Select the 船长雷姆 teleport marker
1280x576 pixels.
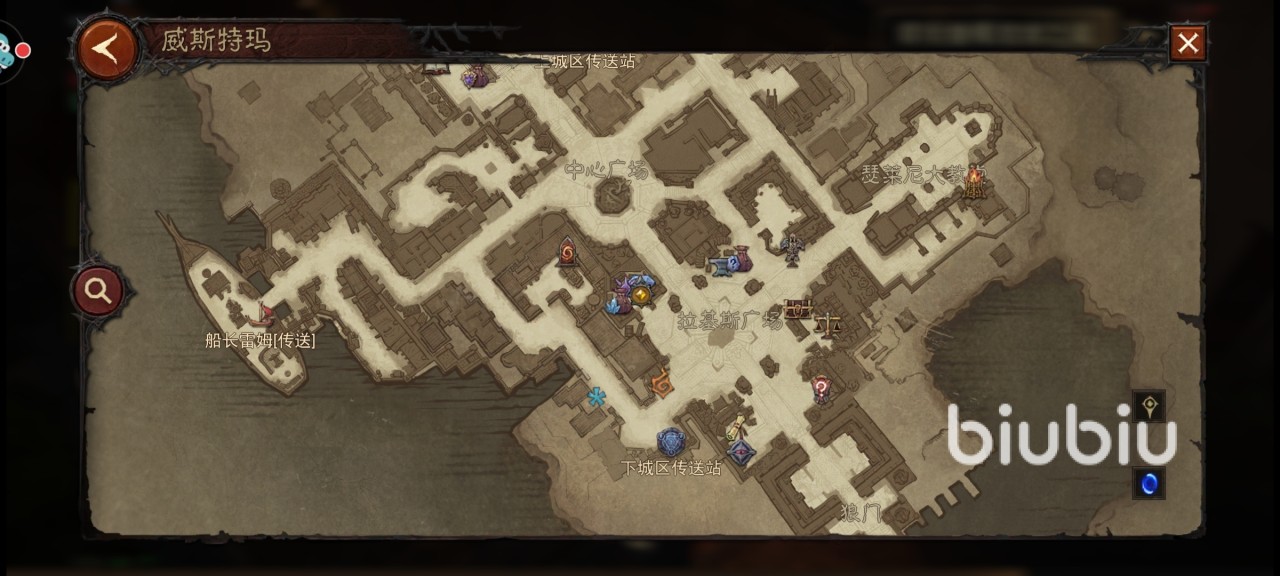point(265,315)
